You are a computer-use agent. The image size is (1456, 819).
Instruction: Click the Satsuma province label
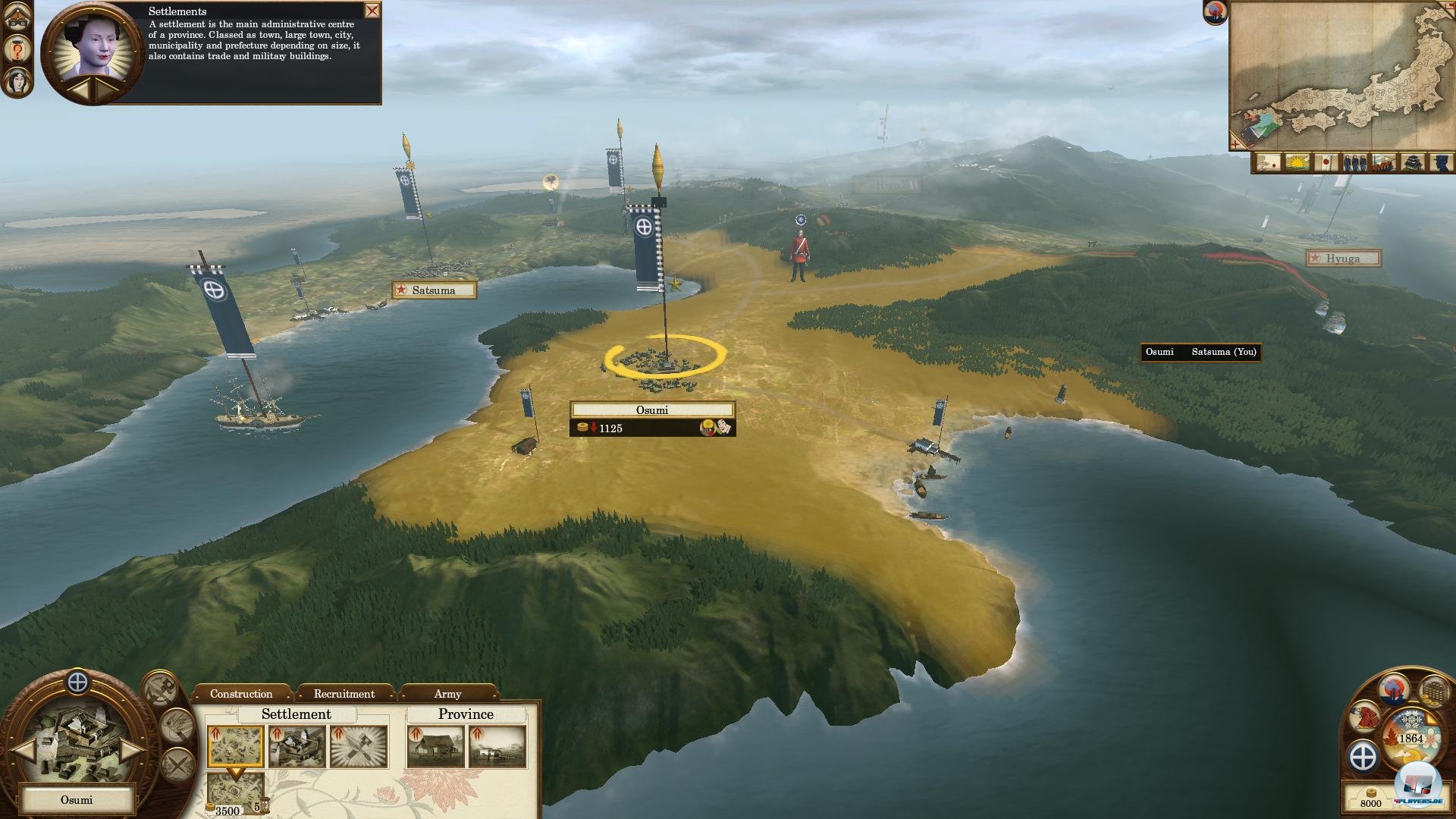point(434,290)
